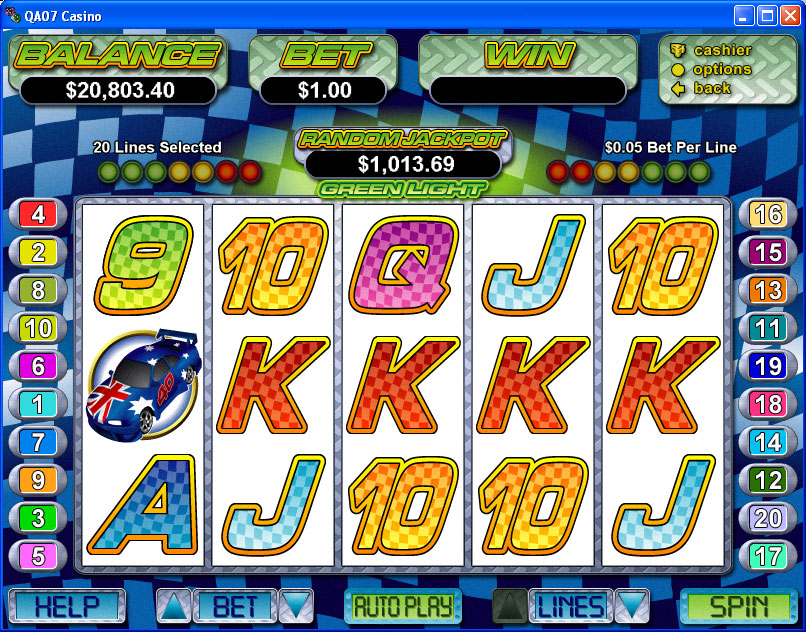Screen dimensions: 806x632
Task: Pick payline number 12
Action: point(767,480)
